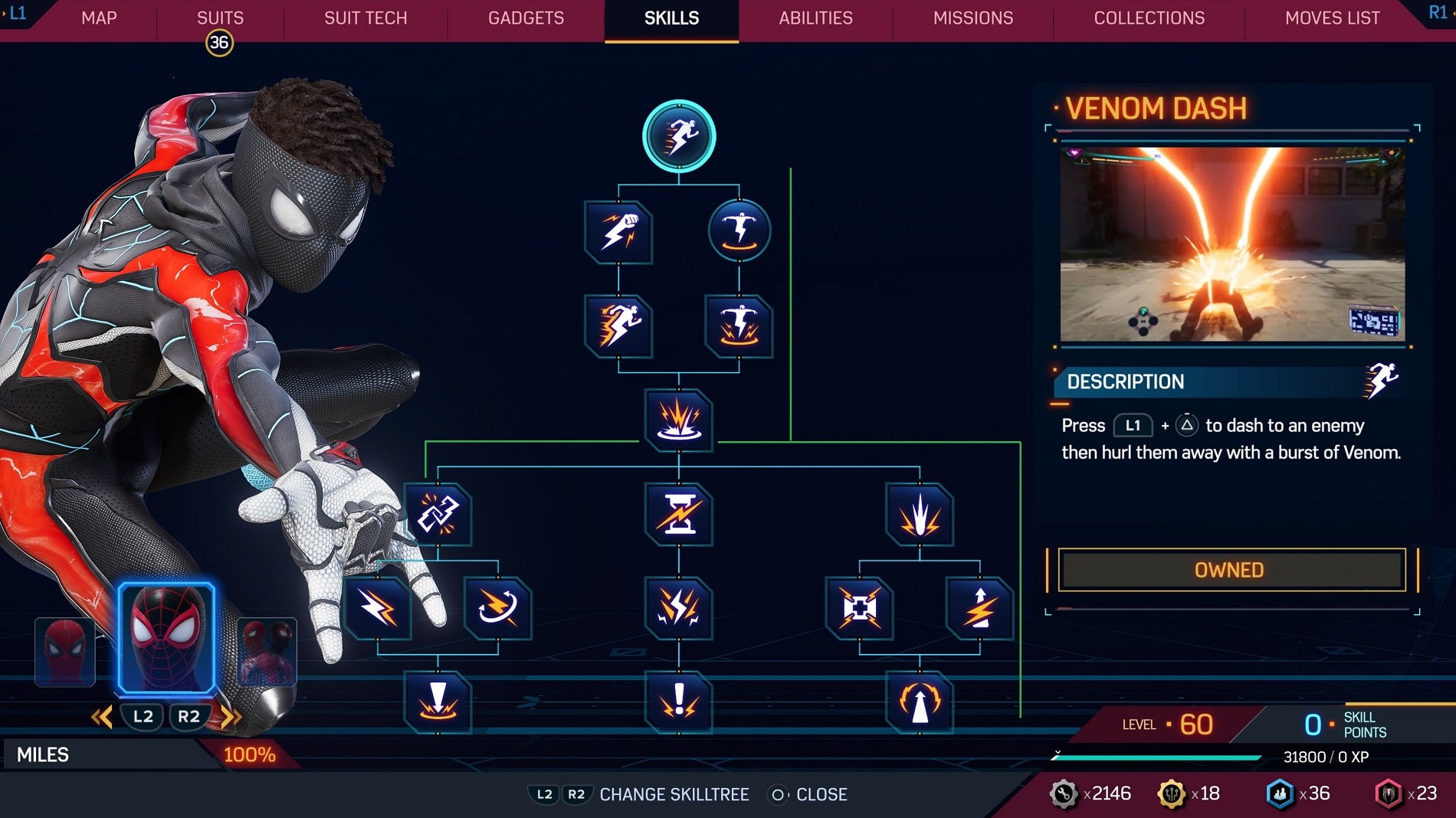This screenshot has width=1456, height=818.
Task: Open the Map tab
Action: point(99,18)
